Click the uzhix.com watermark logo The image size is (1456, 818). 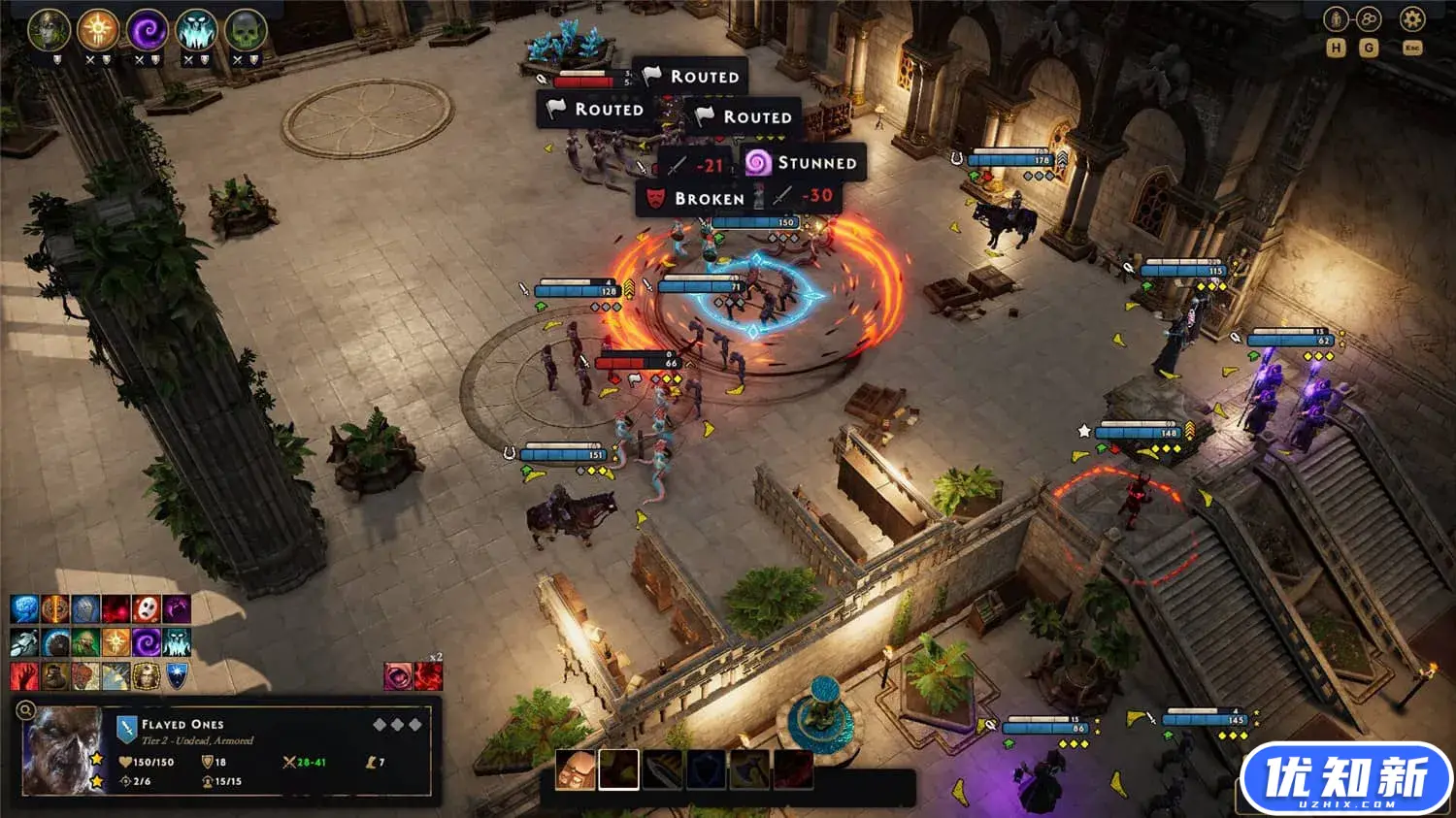[x=1345, y=779]
